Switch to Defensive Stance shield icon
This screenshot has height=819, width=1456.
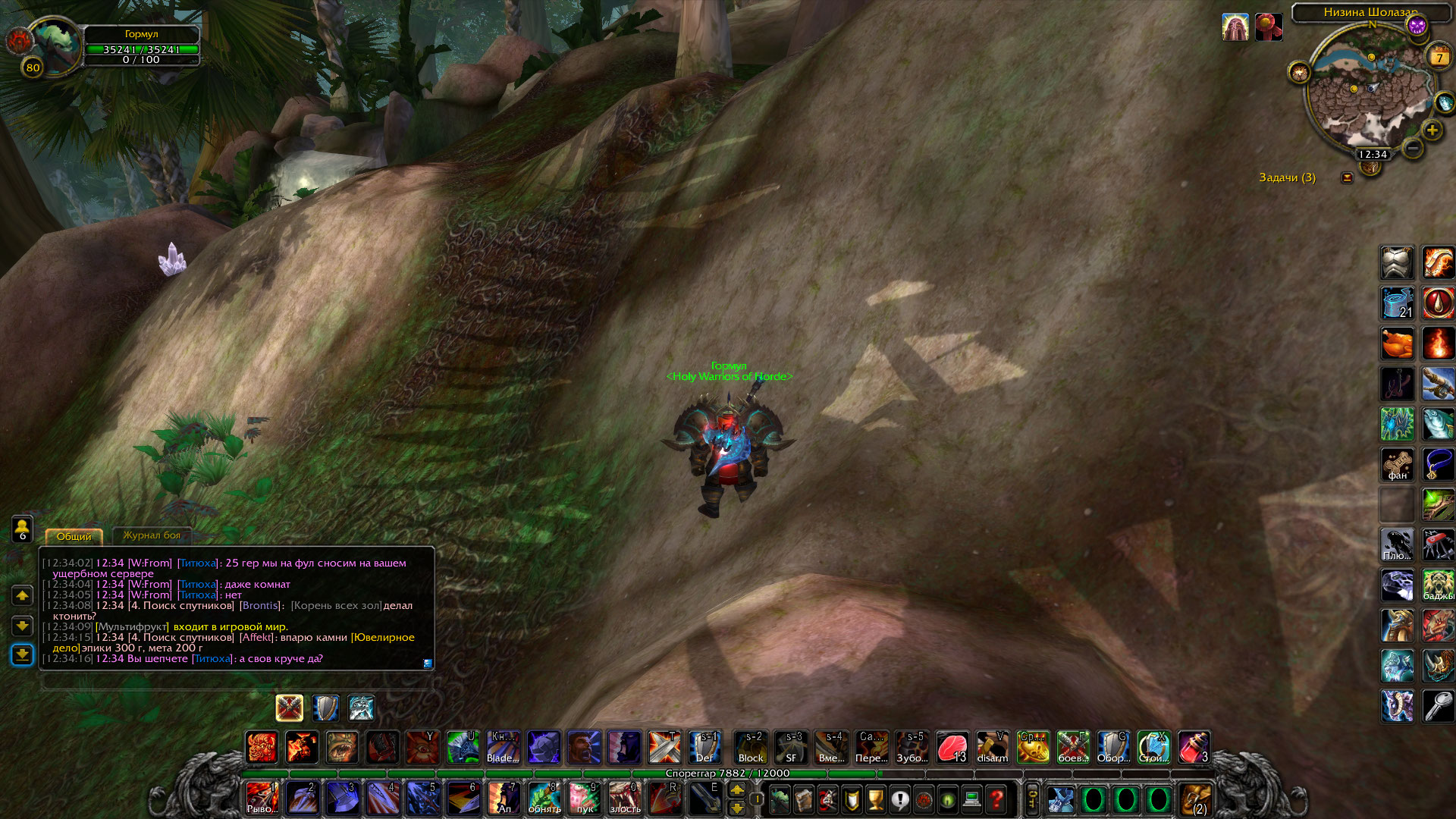(325, 708)
